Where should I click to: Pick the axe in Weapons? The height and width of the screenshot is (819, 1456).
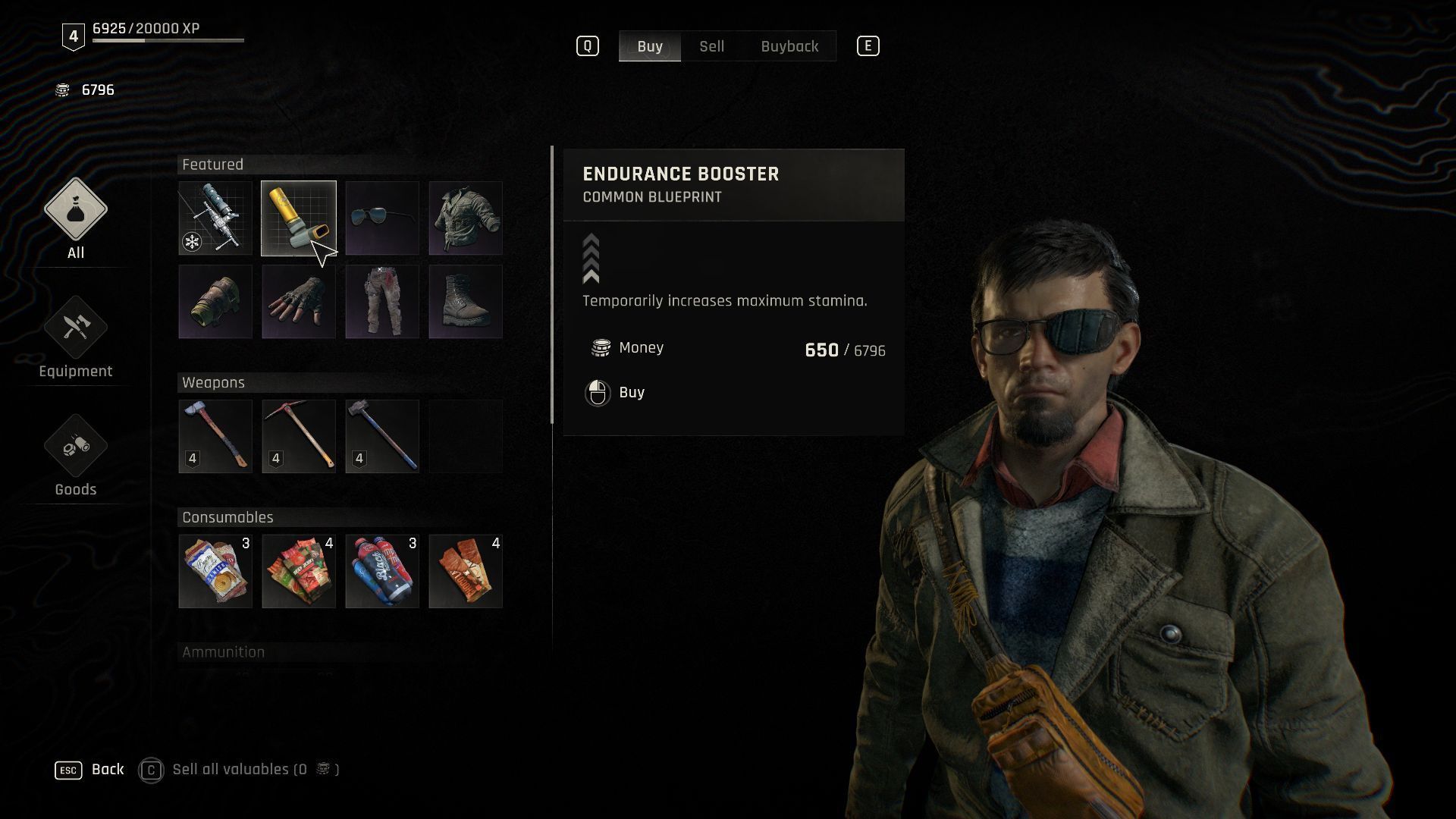tap(215, 437)
